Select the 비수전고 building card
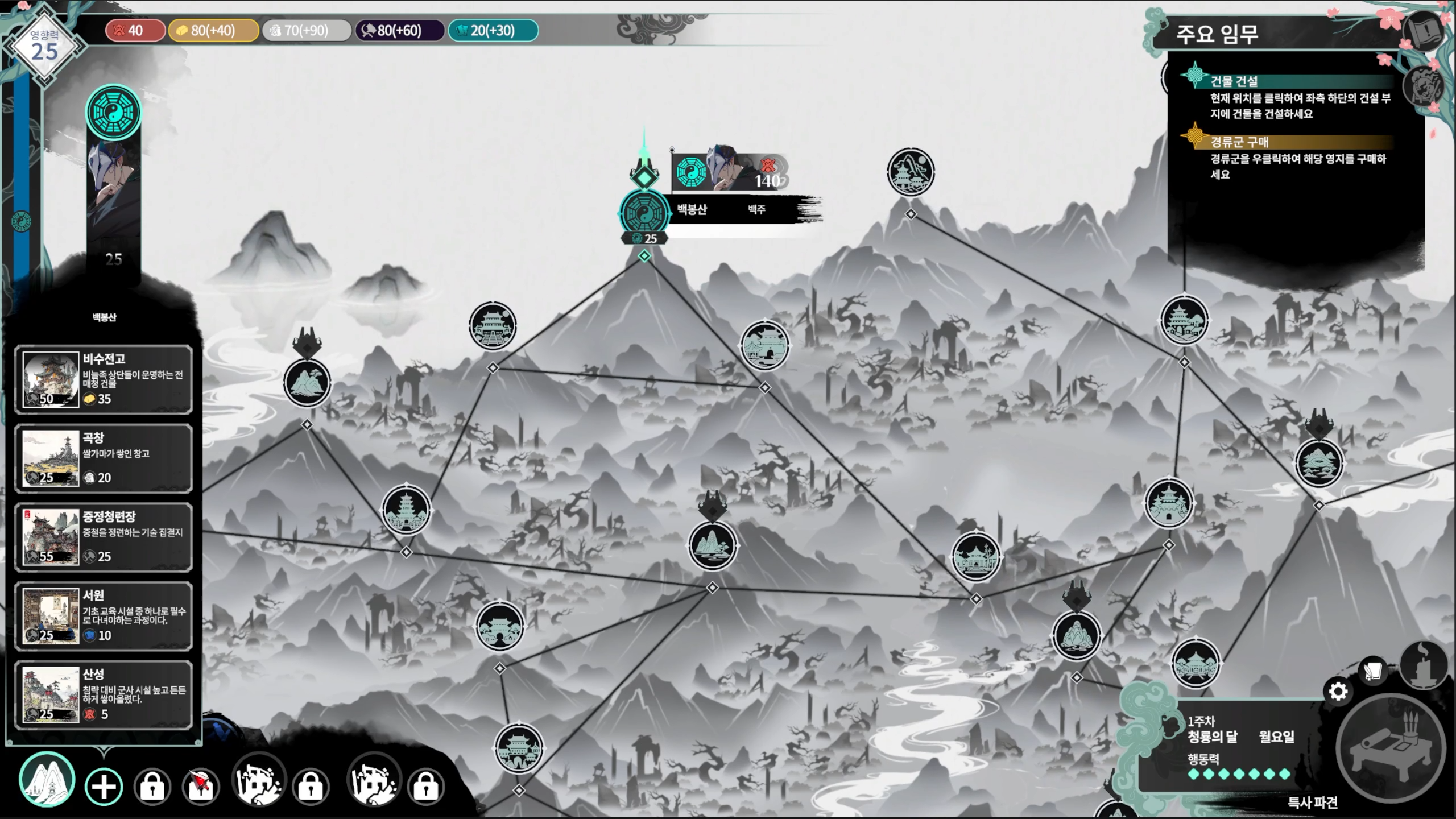Viewport: 1456px width, 819px height. (x=104, y=379)
